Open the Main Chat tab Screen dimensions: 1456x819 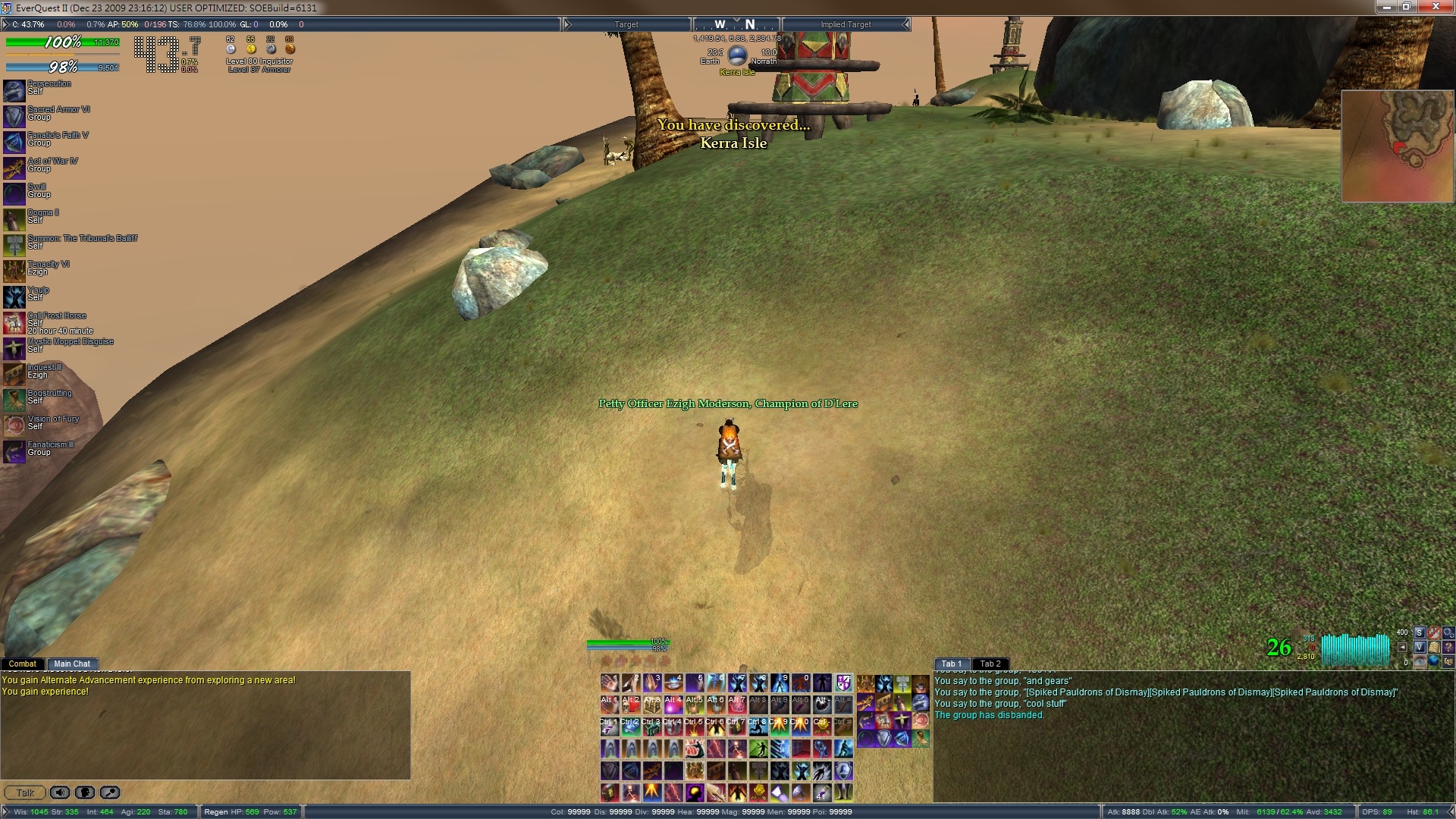coord(72,664)
